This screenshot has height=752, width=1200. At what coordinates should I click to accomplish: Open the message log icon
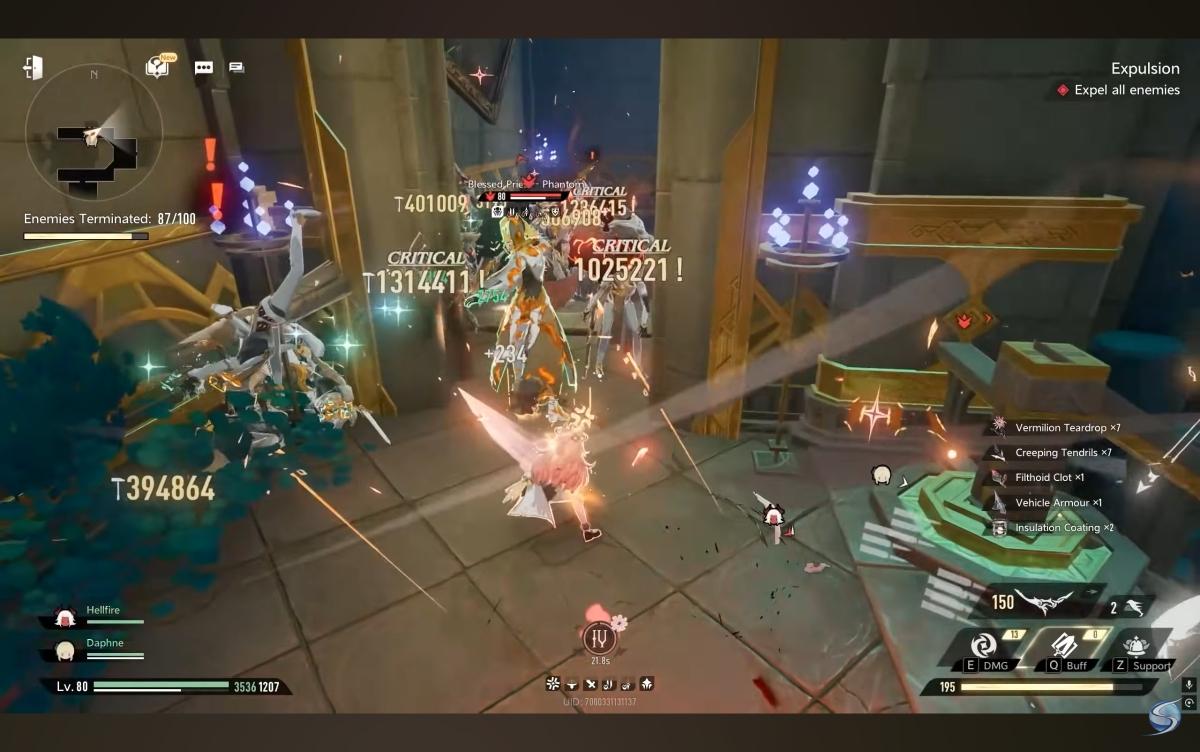coord(236,67)
